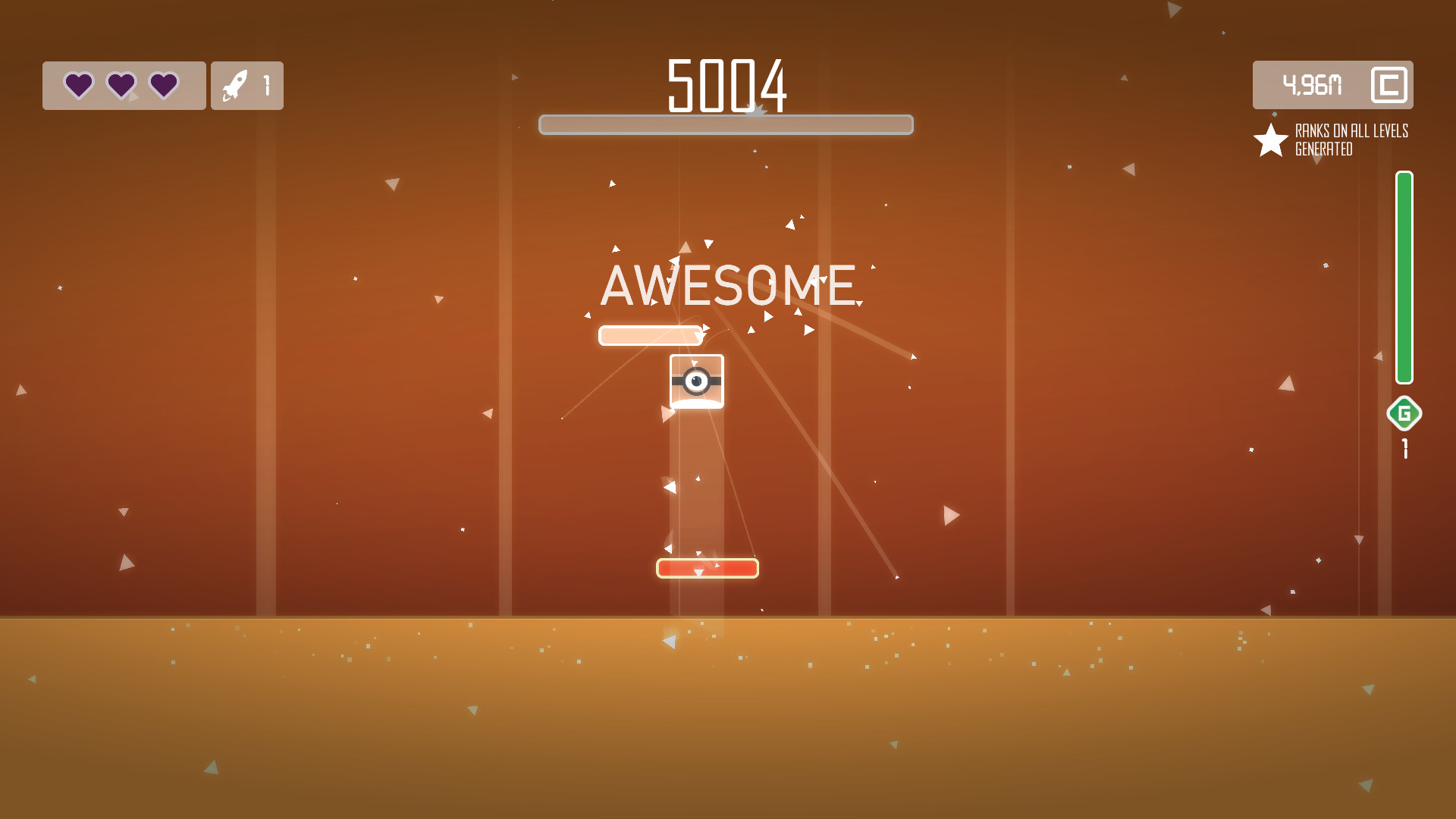The width and height of the screenshot is (1456, 819).
Task: Click the level progress bar under the score
Action: pyautogui.click(x=726, y=124)
